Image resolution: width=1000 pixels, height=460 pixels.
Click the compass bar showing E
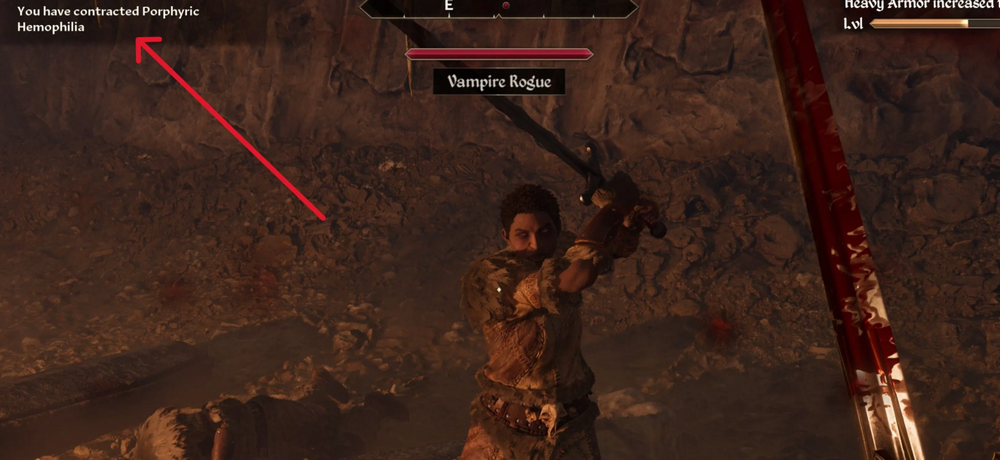499,7
